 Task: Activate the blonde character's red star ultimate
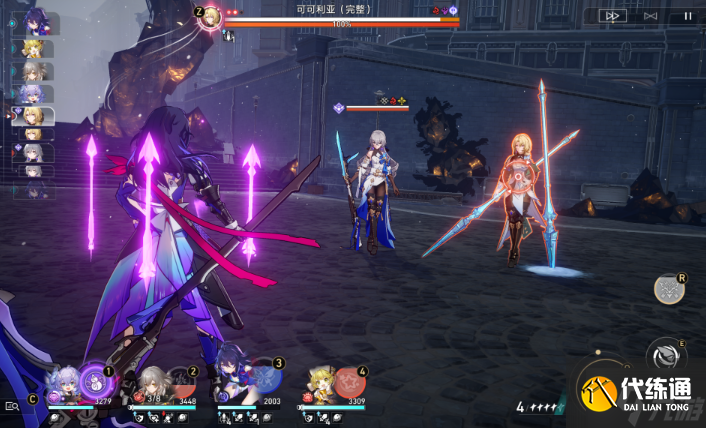coord(348,381)
